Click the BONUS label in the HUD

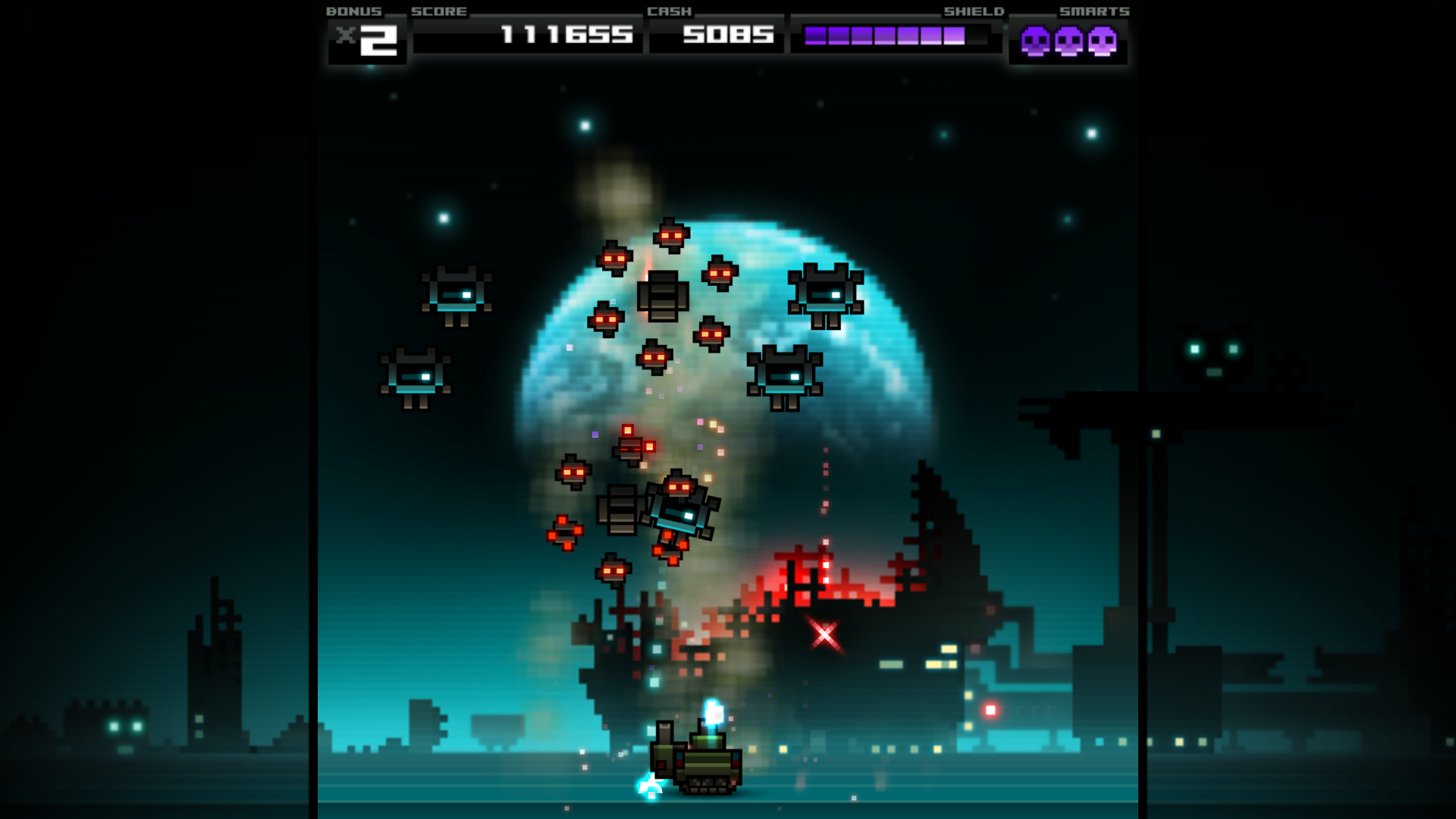(x=353, y=11)
